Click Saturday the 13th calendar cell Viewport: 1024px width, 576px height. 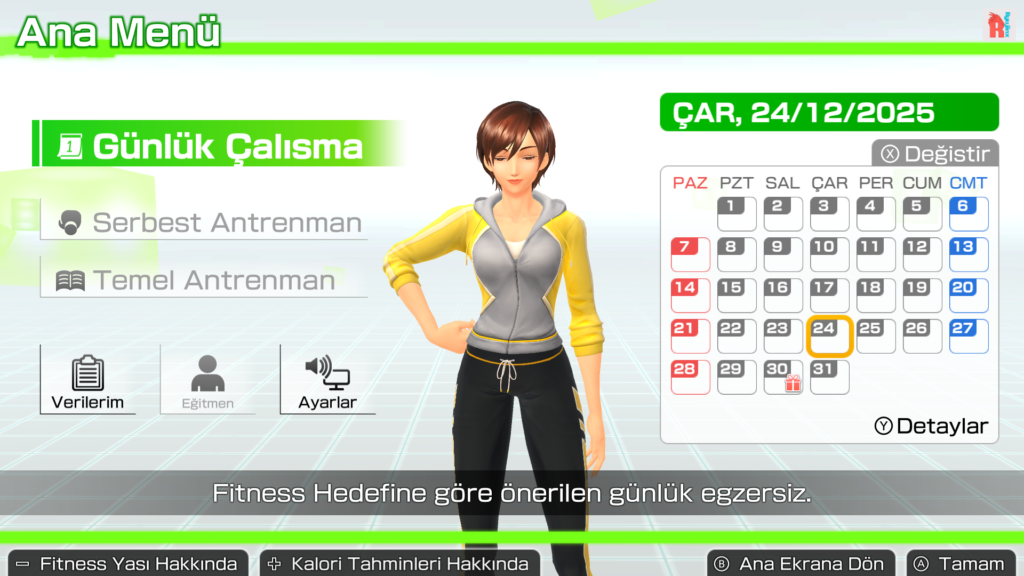[967, 255]
